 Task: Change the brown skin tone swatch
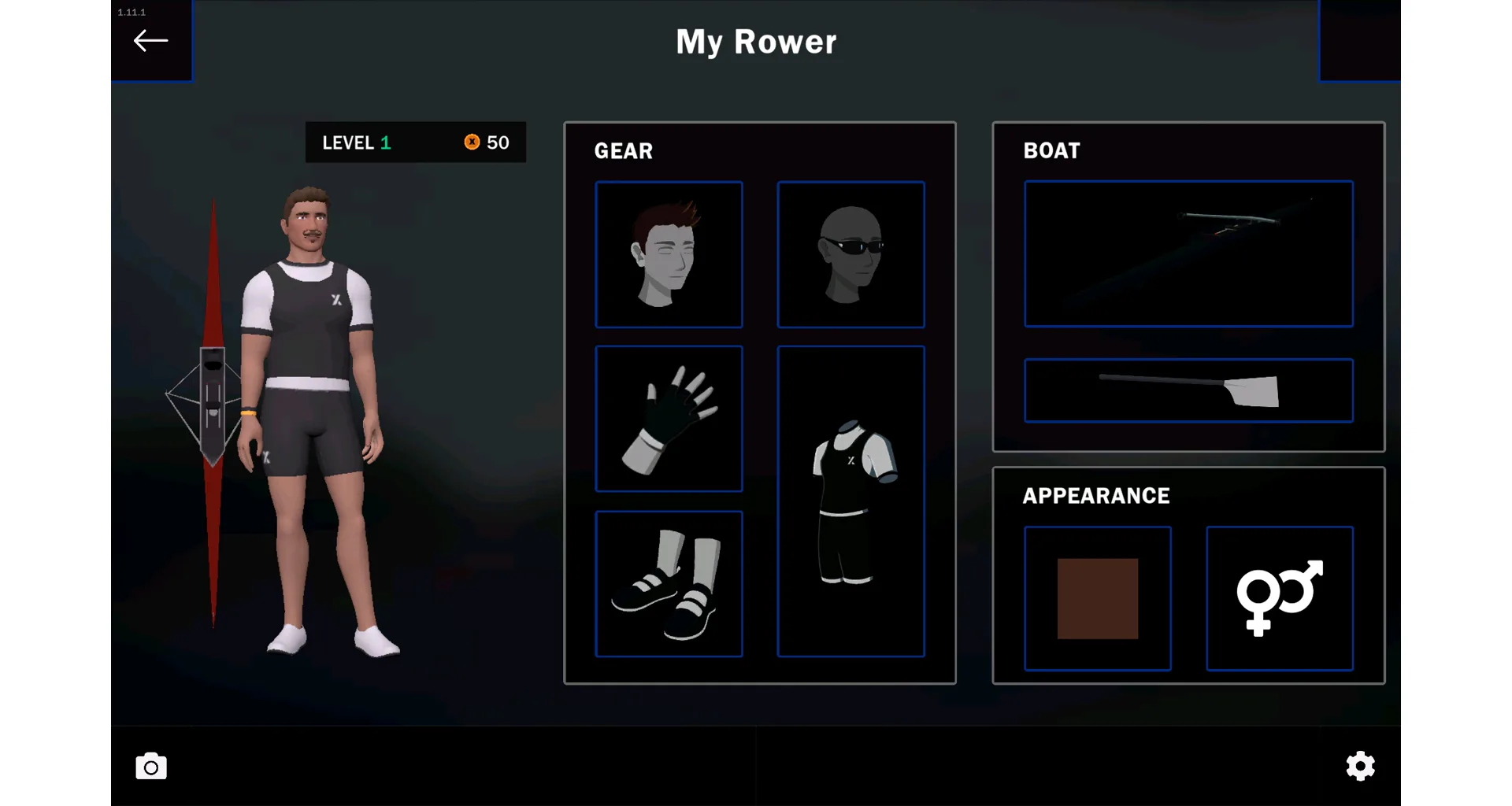(1097, 598)
